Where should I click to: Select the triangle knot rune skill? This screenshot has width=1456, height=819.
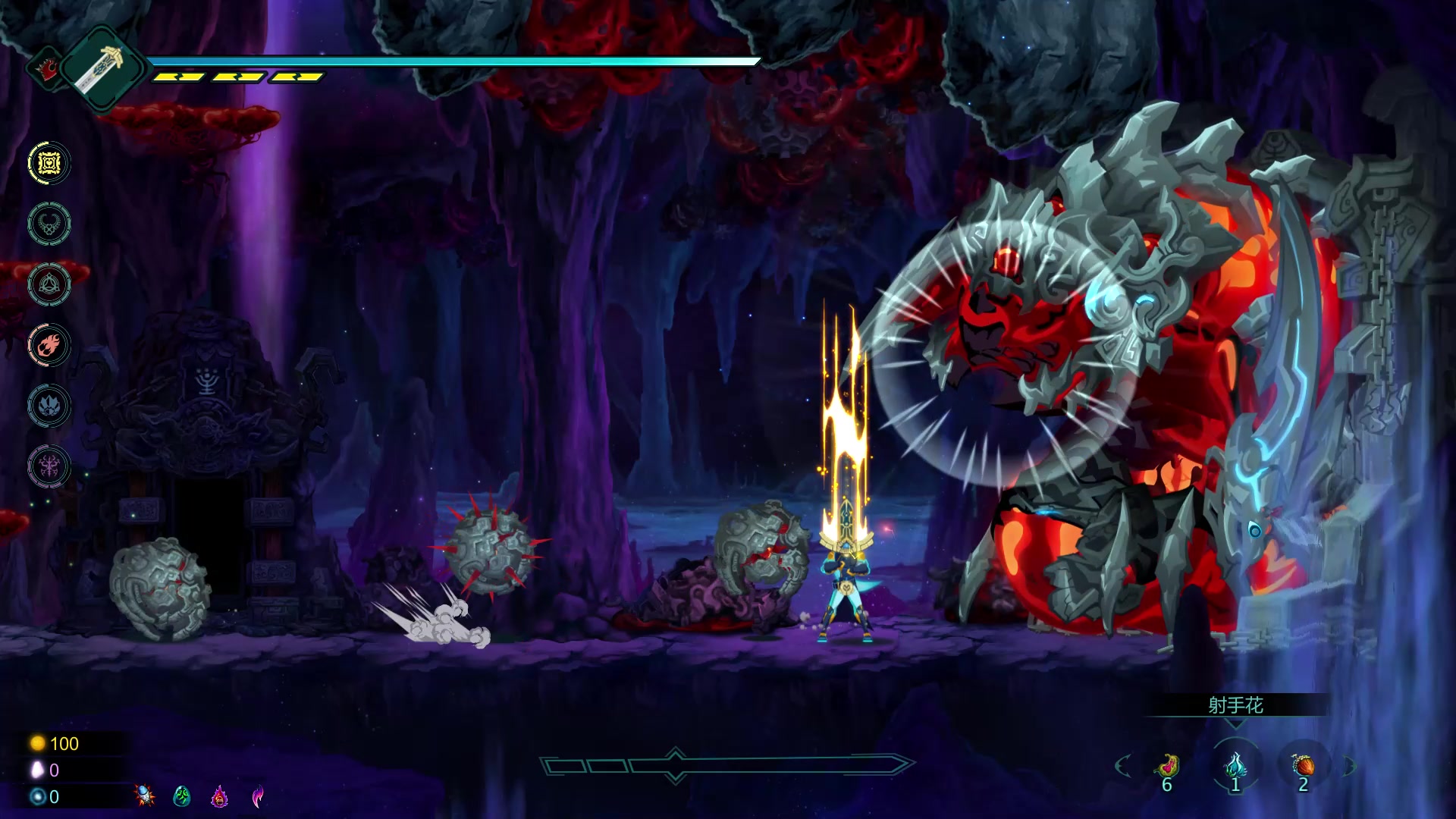click(49, 284)
